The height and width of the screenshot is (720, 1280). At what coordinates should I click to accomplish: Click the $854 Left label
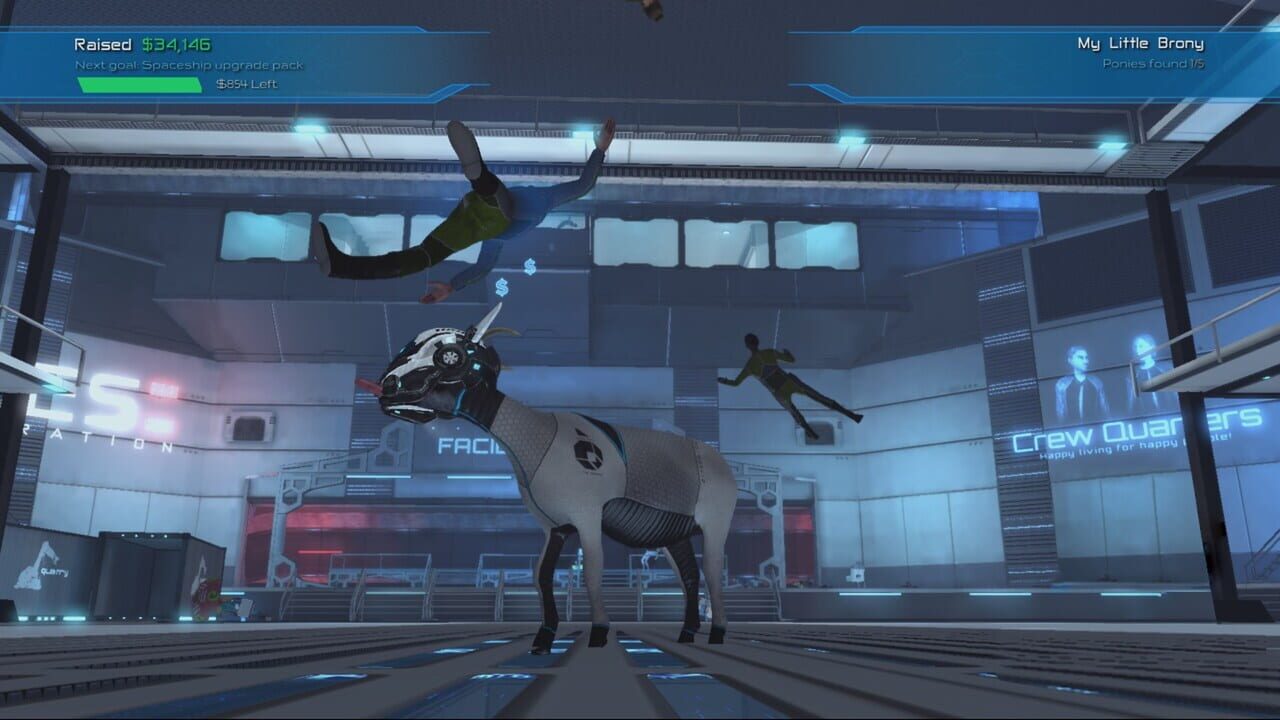tap(247, 85)
